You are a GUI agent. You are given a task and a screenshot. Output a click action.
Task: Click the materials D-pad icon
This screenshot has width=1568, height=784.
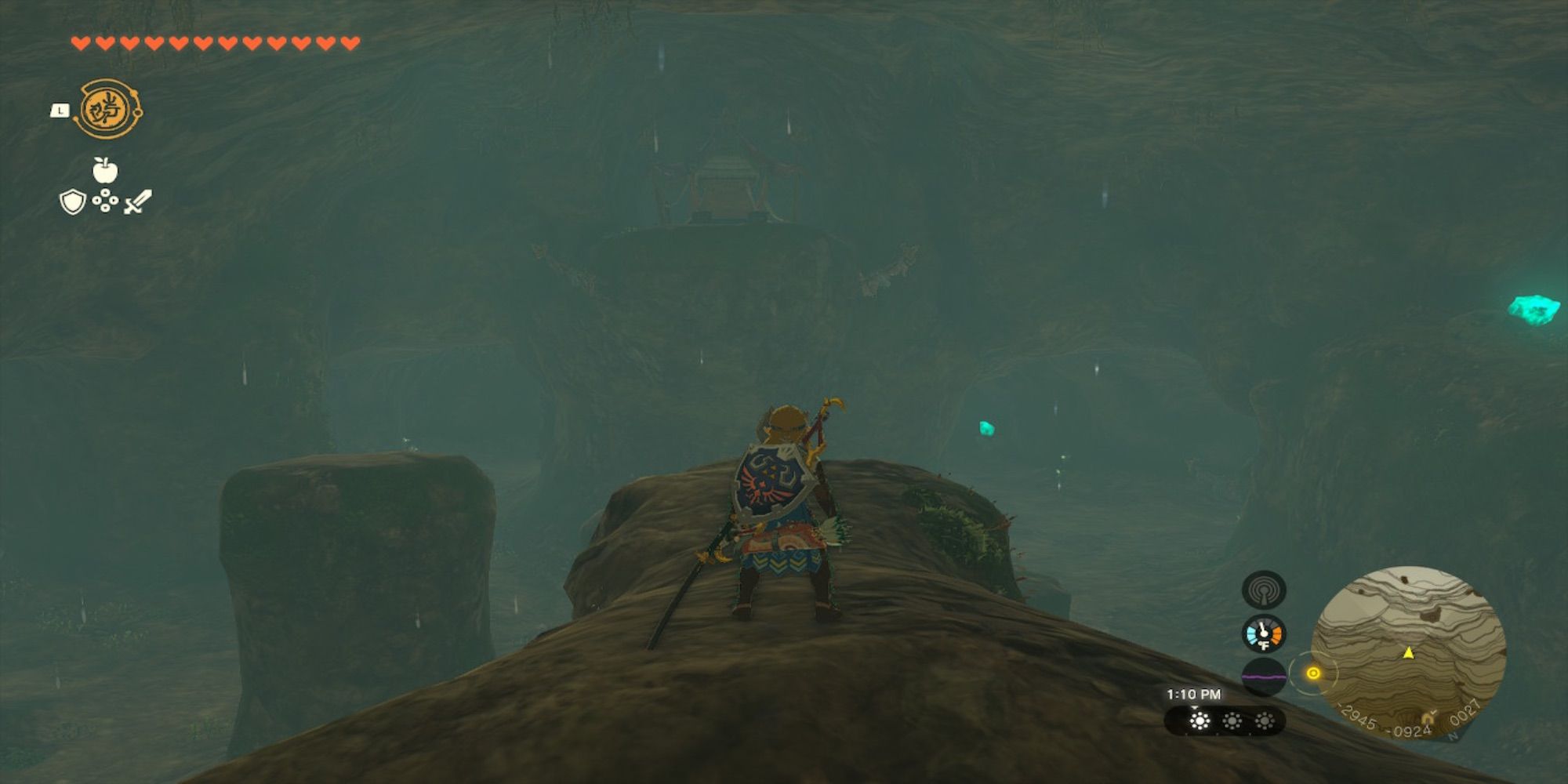tap(104, 202)
